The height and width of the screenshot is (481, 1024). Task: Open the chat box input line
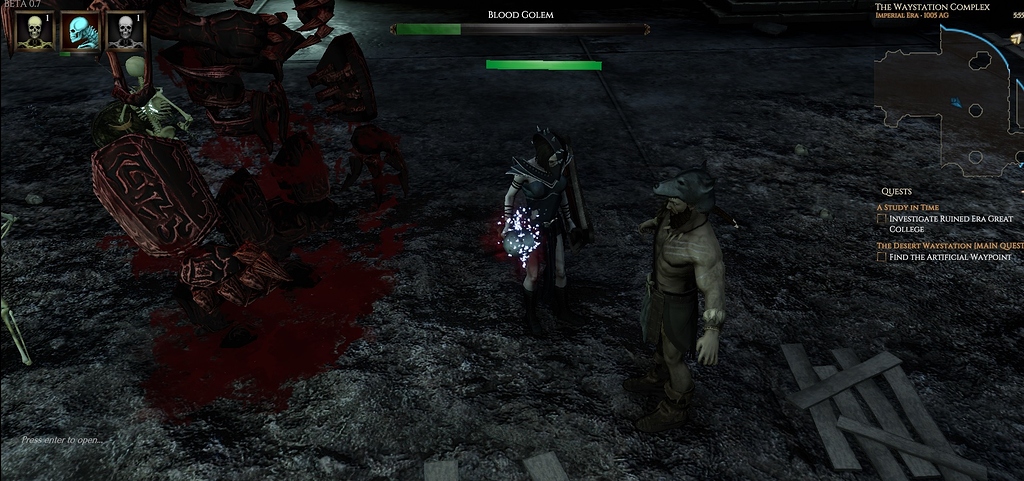[62, 440]
